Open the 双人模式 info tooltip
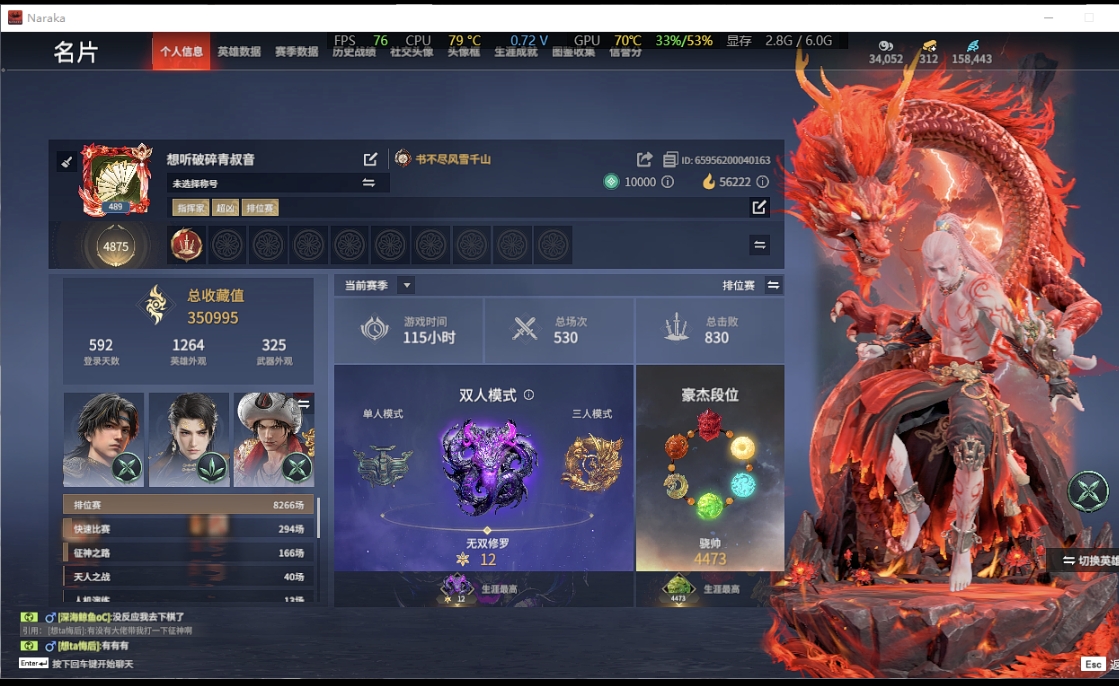 pos(529,395)
